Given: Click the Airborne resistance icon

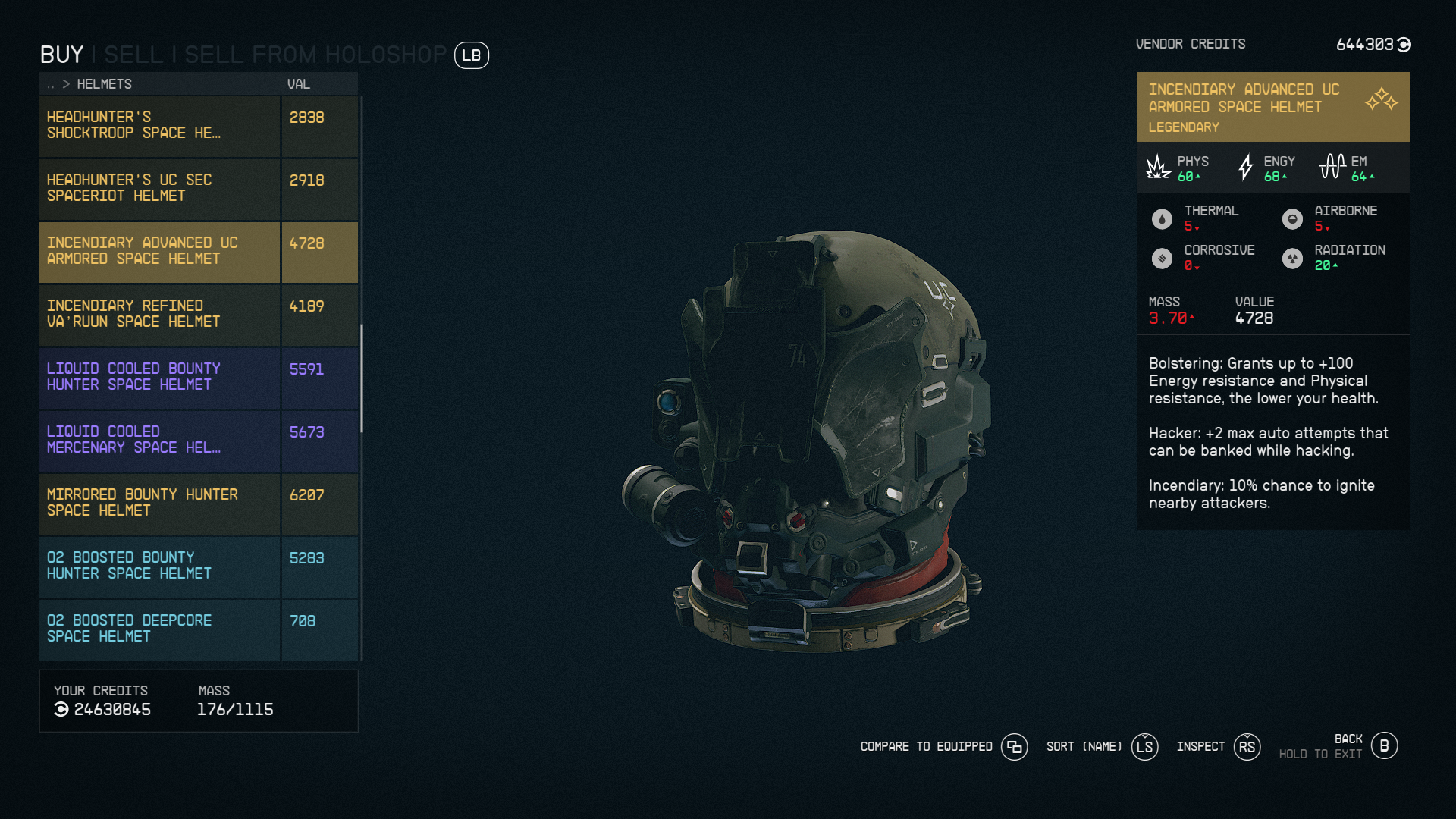Looking at the screenshot, I should (x=1294, y=219).
